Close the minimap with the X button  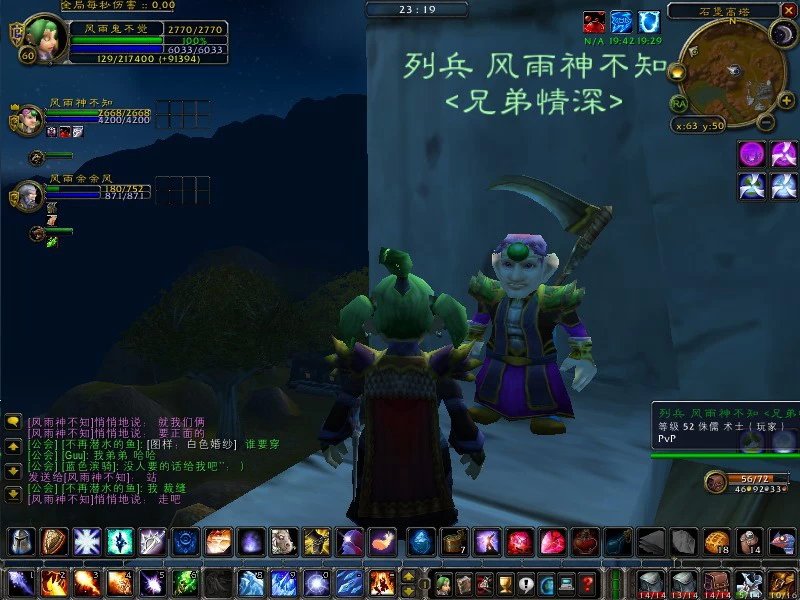tap(789, 11)
